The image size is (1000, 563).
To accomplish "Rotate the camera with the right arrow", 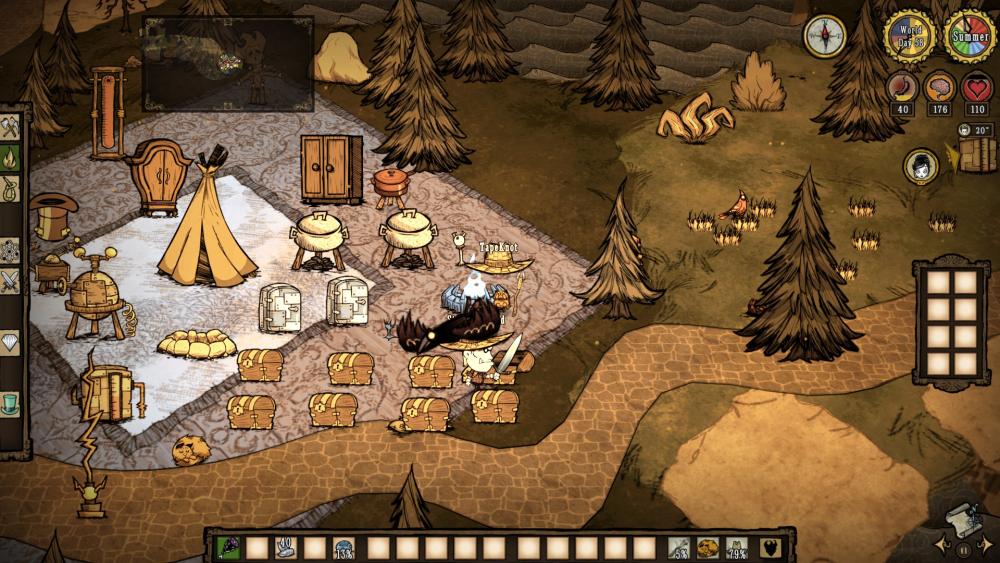I will 984,546.
